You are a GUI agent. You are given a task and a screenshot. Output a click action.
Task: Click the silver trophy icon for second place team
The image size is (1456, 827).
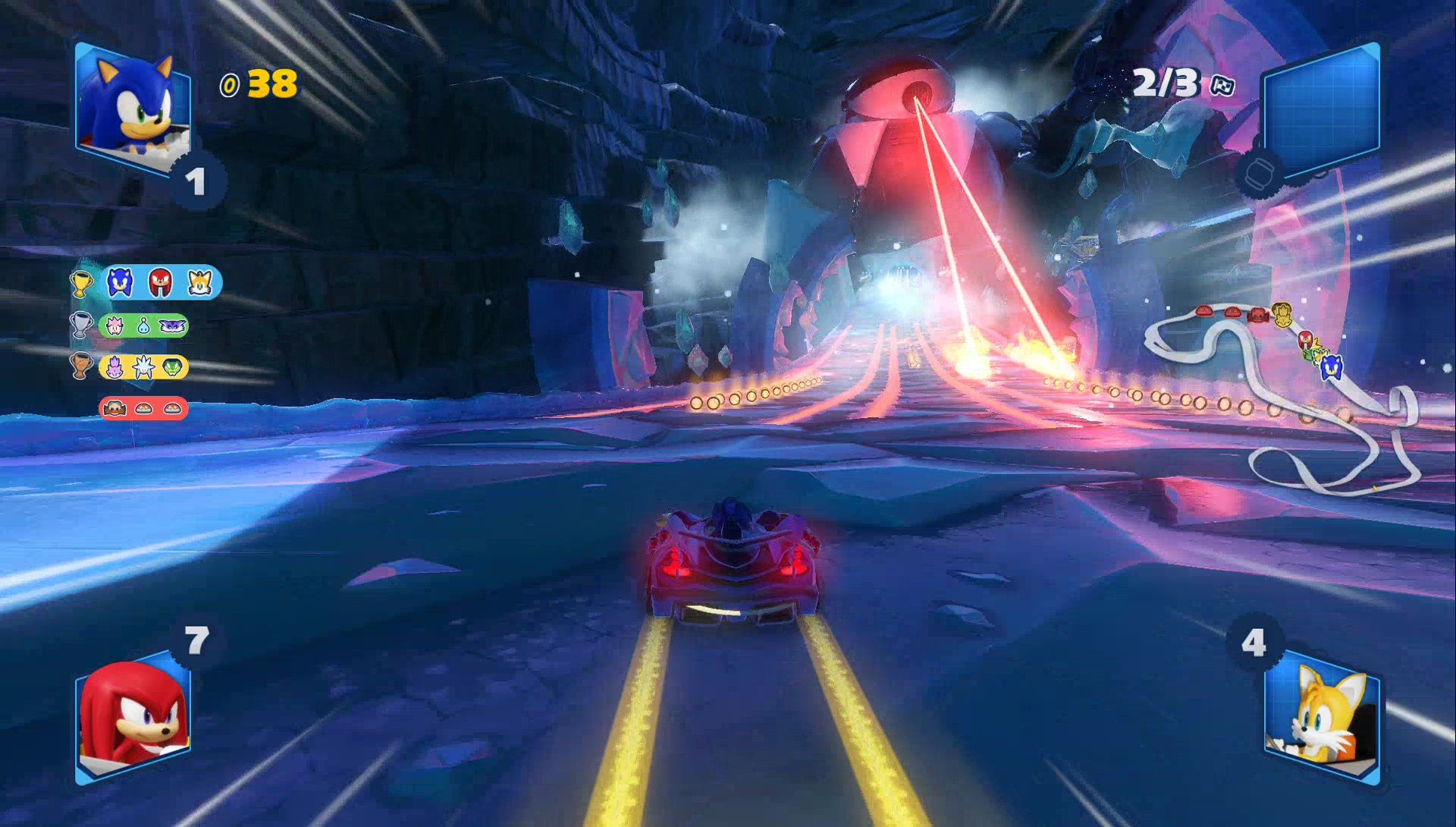81,325
